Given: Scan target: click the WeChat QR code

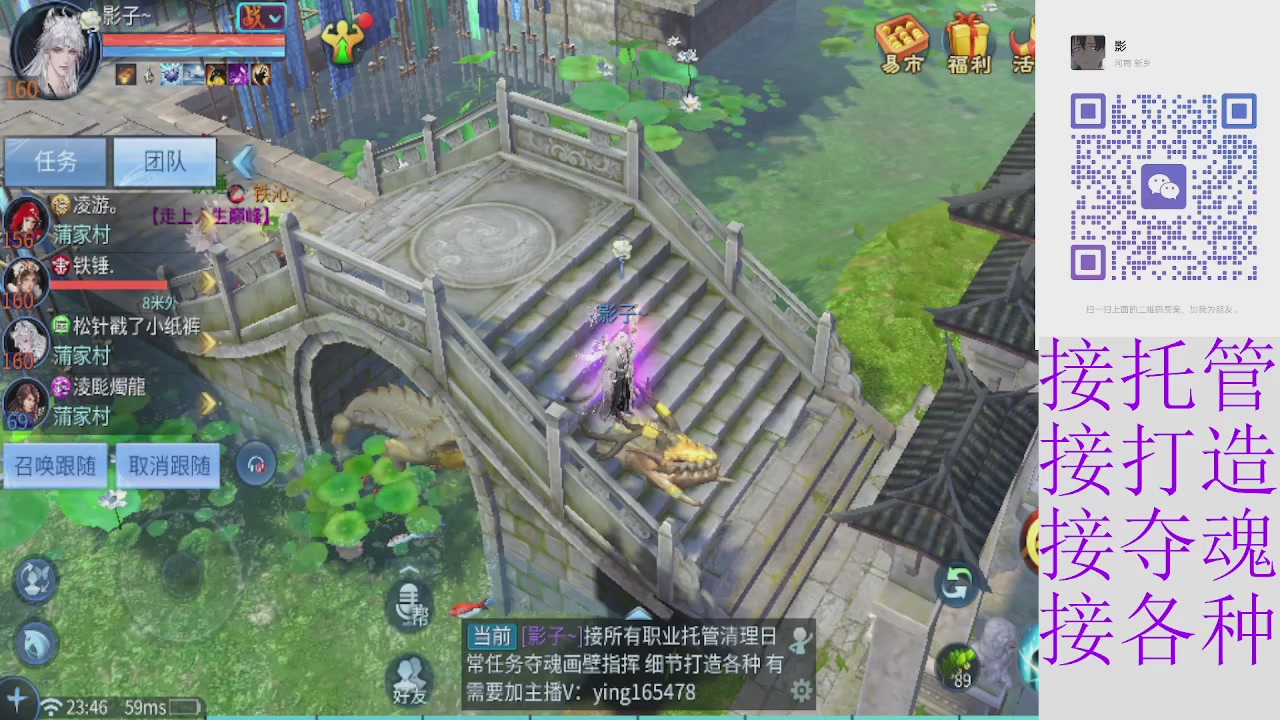Looking at the screenshot, I should tap(1166, 186).
